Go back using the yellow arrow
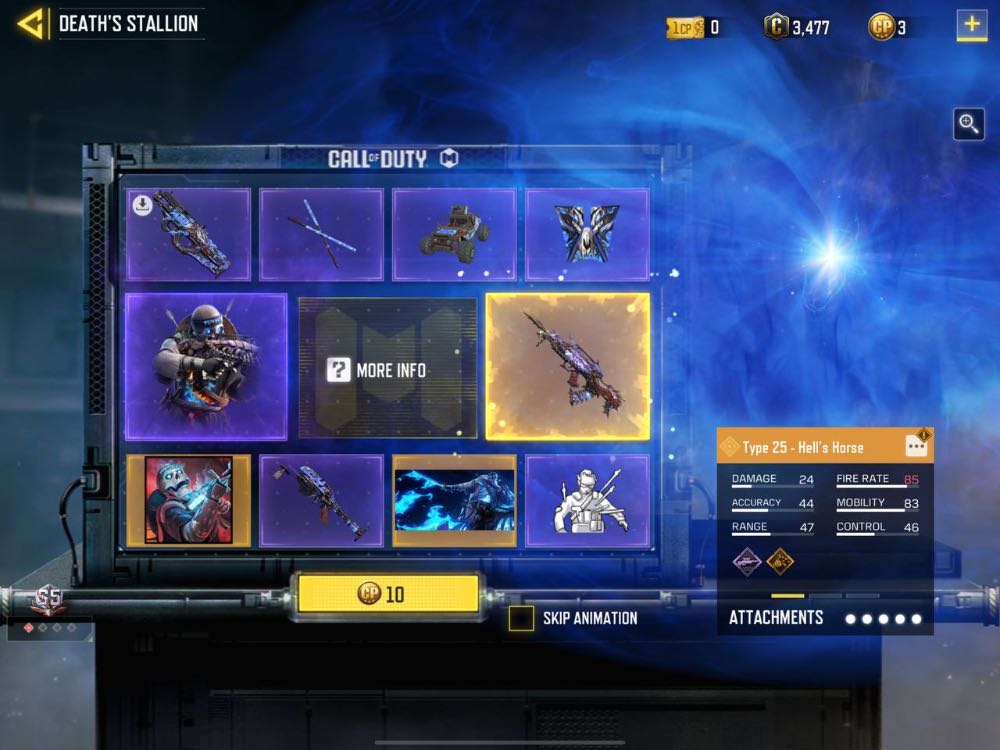The height and width of the screenshot is (750, 1000). (32, 24)
